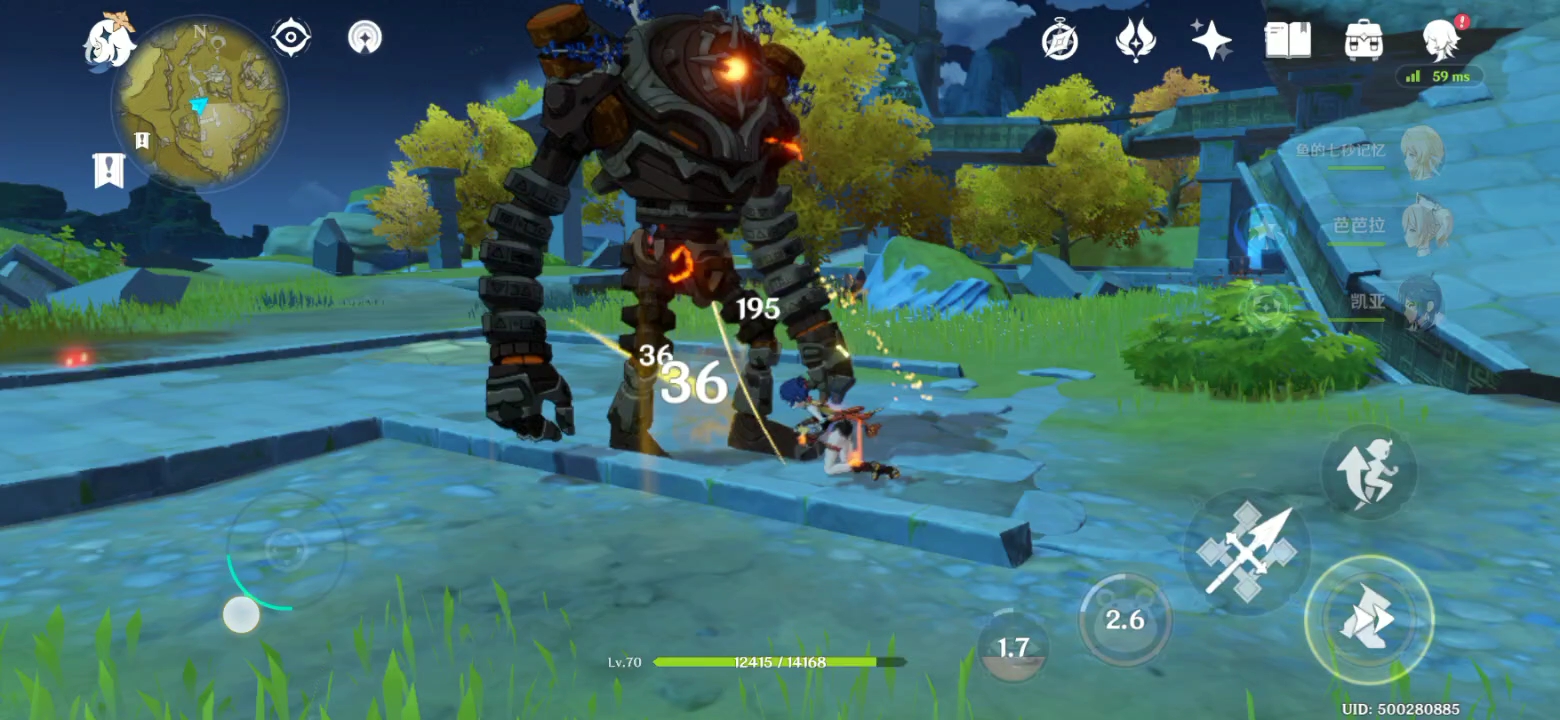Tap the sprint dash button

tap(1368, 620)
